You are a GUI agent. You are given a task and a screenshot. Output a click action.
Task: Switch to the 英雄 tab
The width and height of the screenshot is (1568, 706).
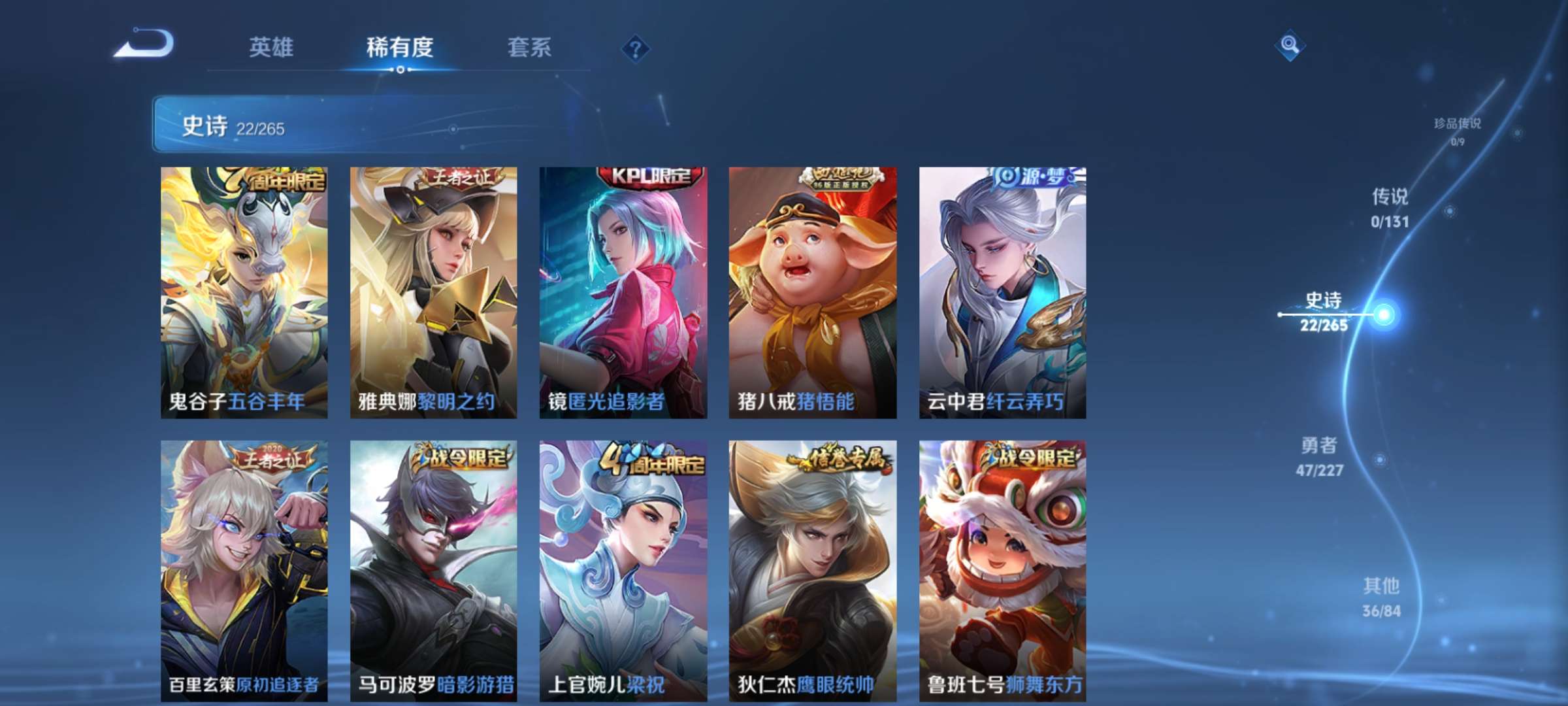pos(271,47)
